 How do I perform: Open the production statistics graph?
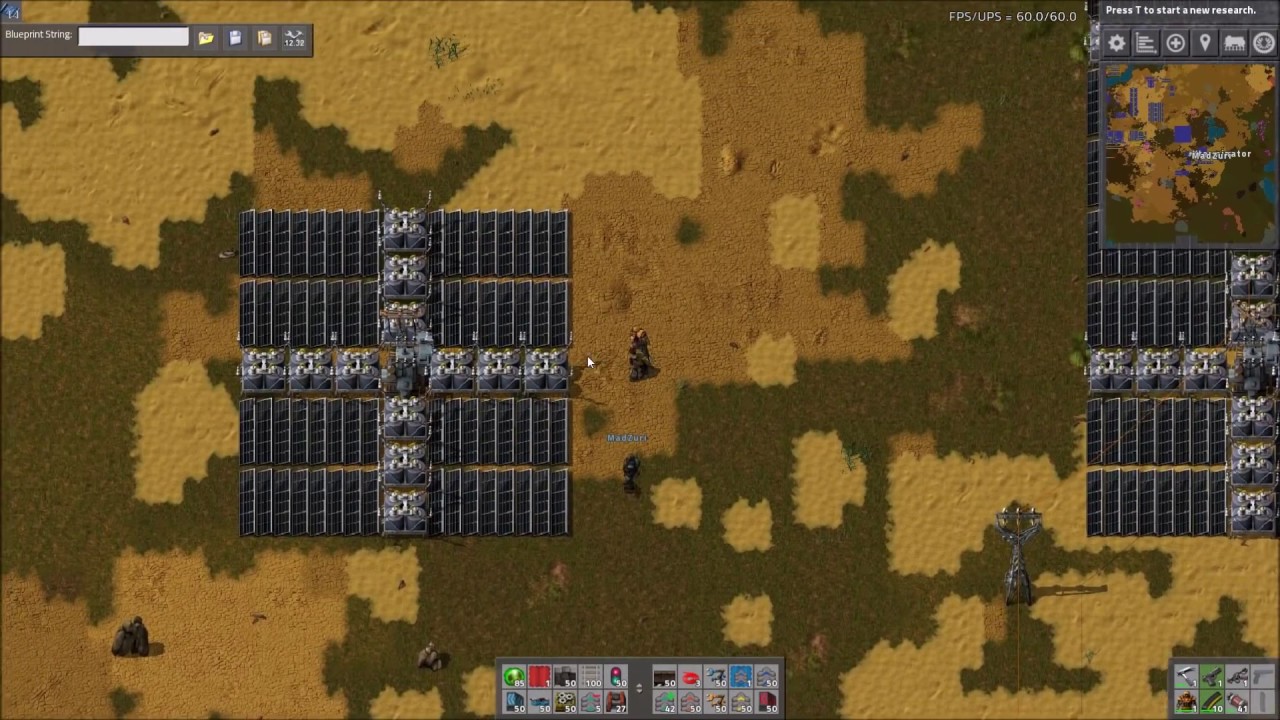[x=1146, y=42]
